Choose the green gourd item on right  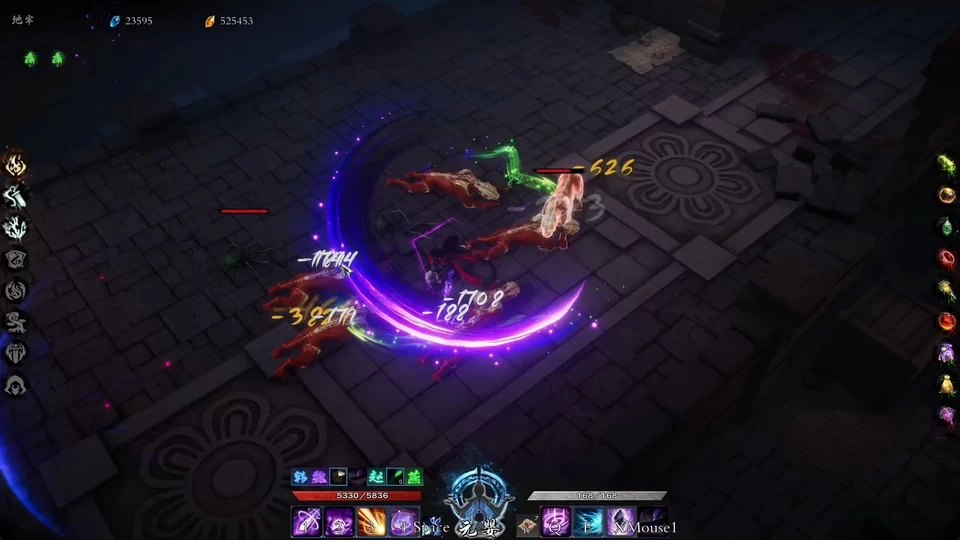[946, 226]
